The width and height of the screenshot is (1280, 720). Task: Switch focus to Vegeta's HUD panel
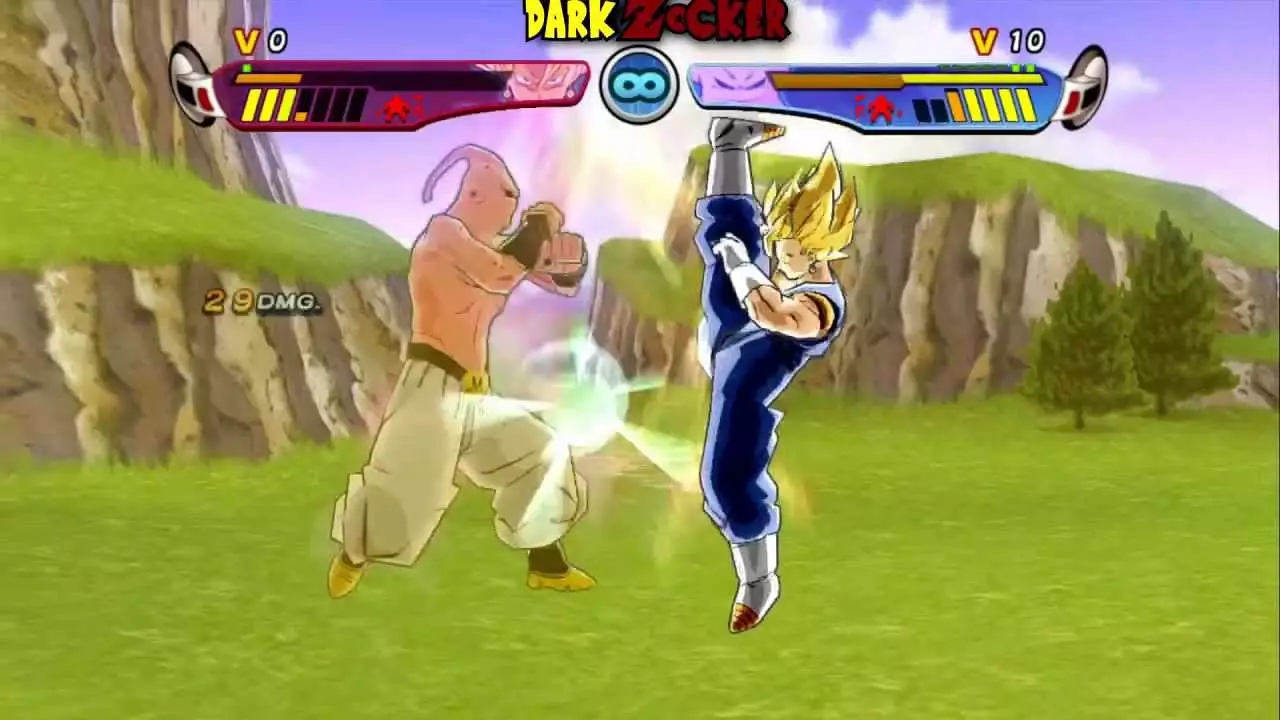870,90
